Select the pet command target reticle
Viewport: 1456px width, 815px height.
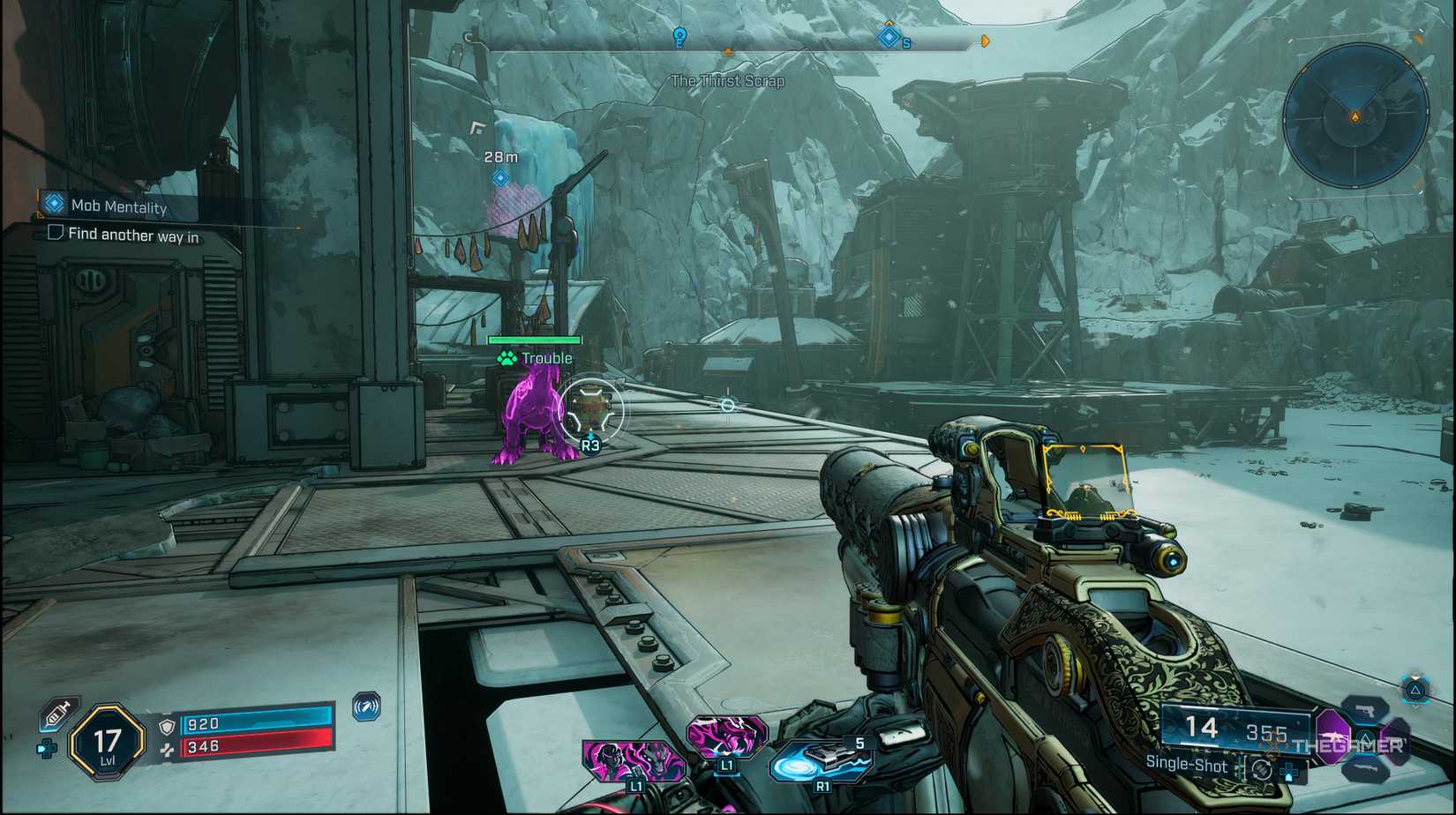591,410
